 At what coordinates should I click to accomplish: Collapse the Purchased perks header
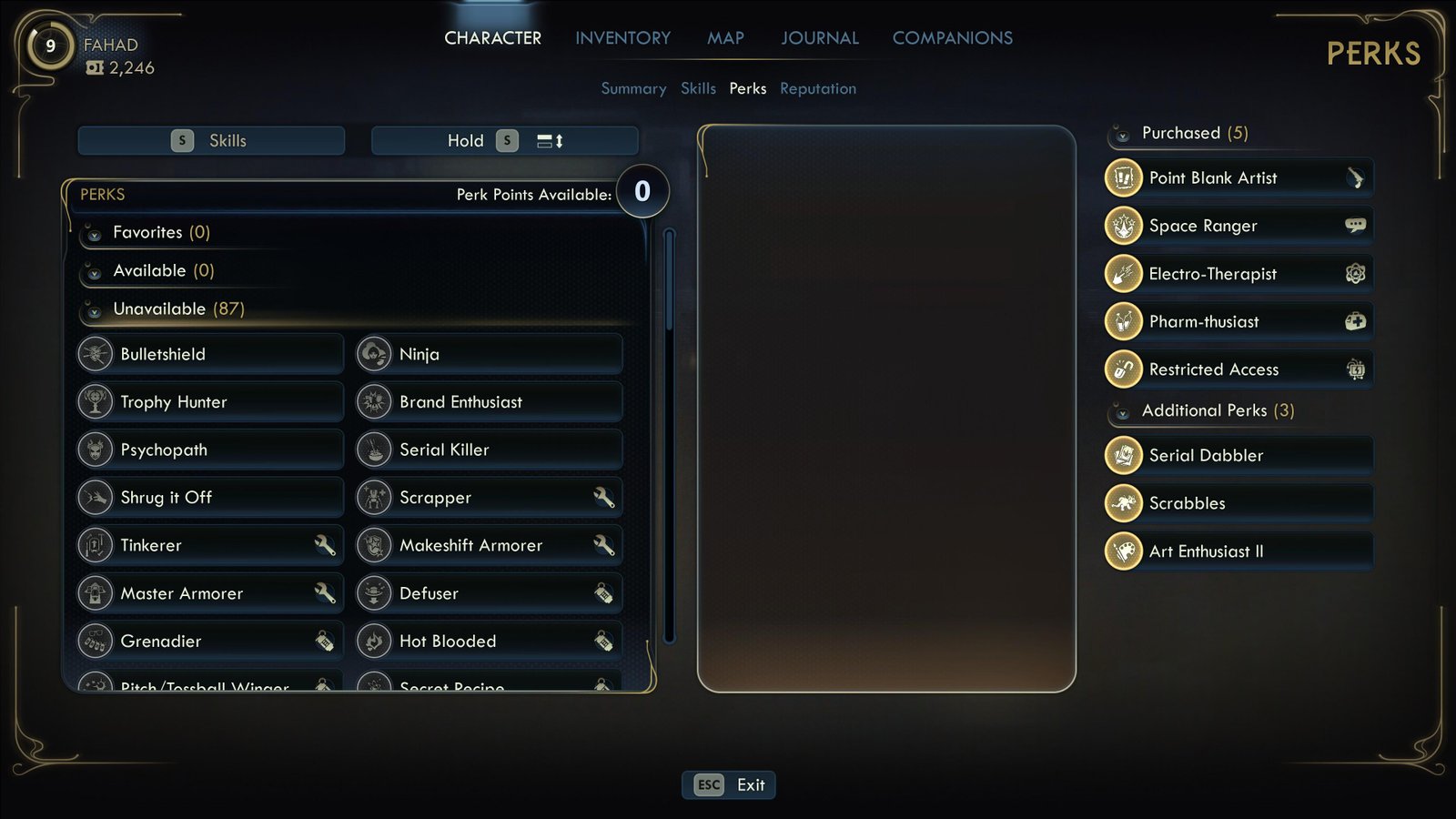[1179, 134]
